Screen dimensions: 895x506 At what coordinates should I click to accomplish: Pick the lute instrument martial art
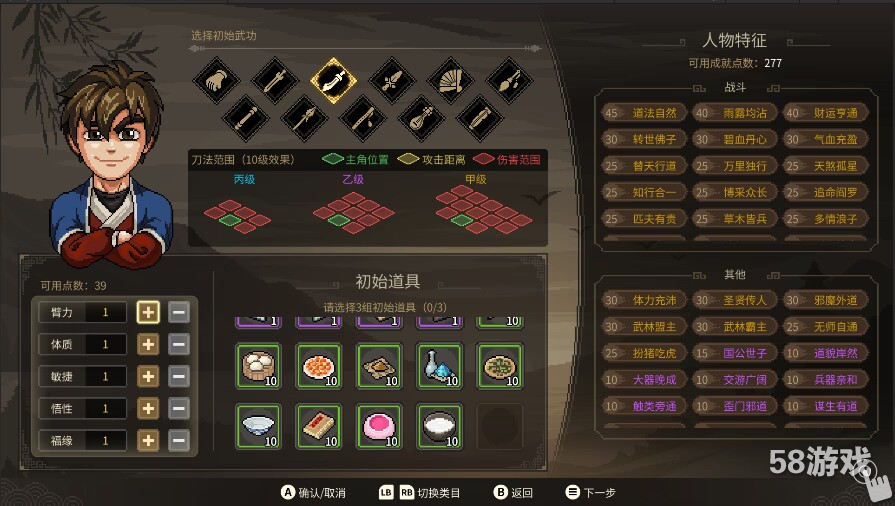coord(420,118)
